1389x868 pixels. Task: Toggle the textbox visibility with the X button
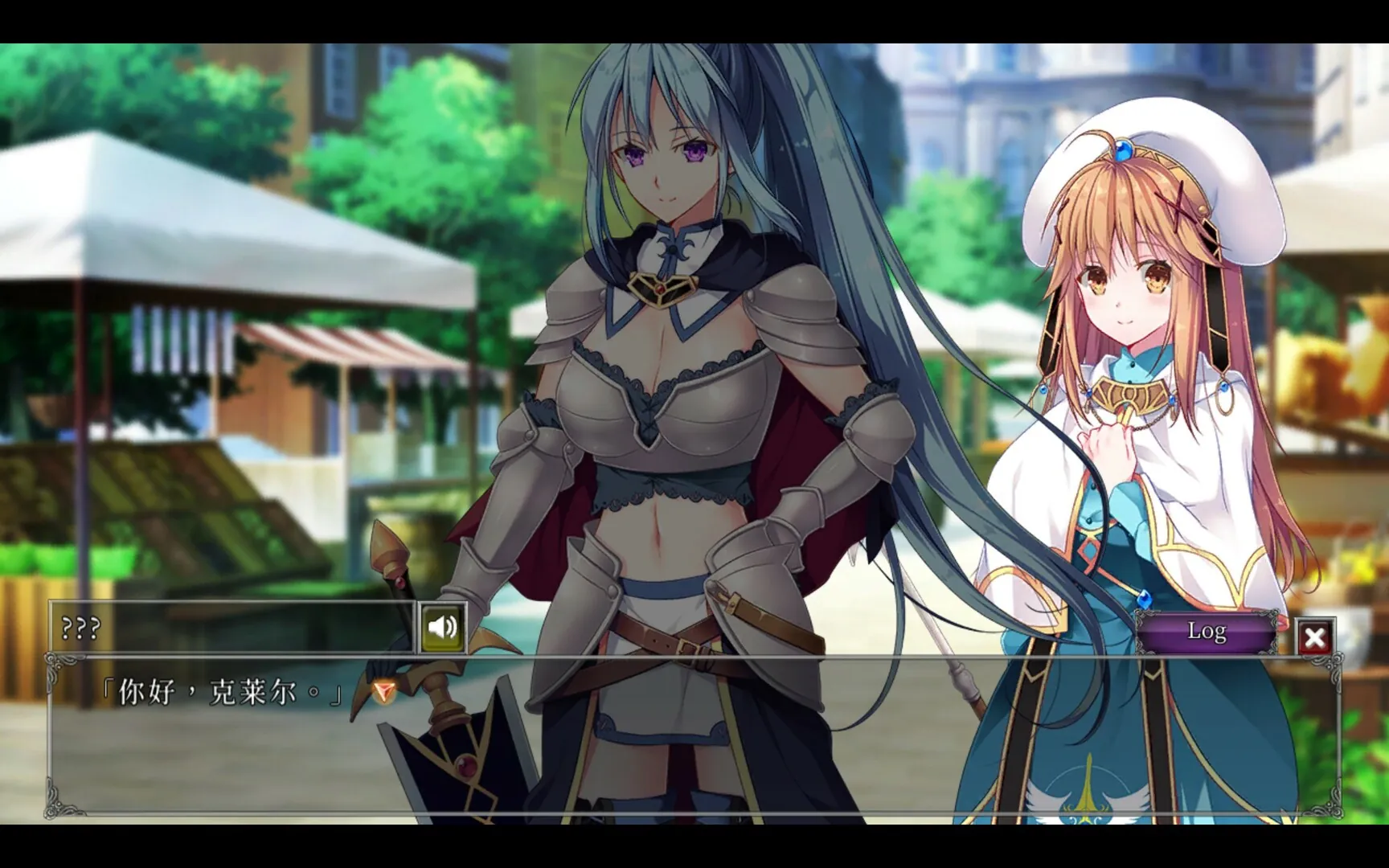tap(1316, 637)
